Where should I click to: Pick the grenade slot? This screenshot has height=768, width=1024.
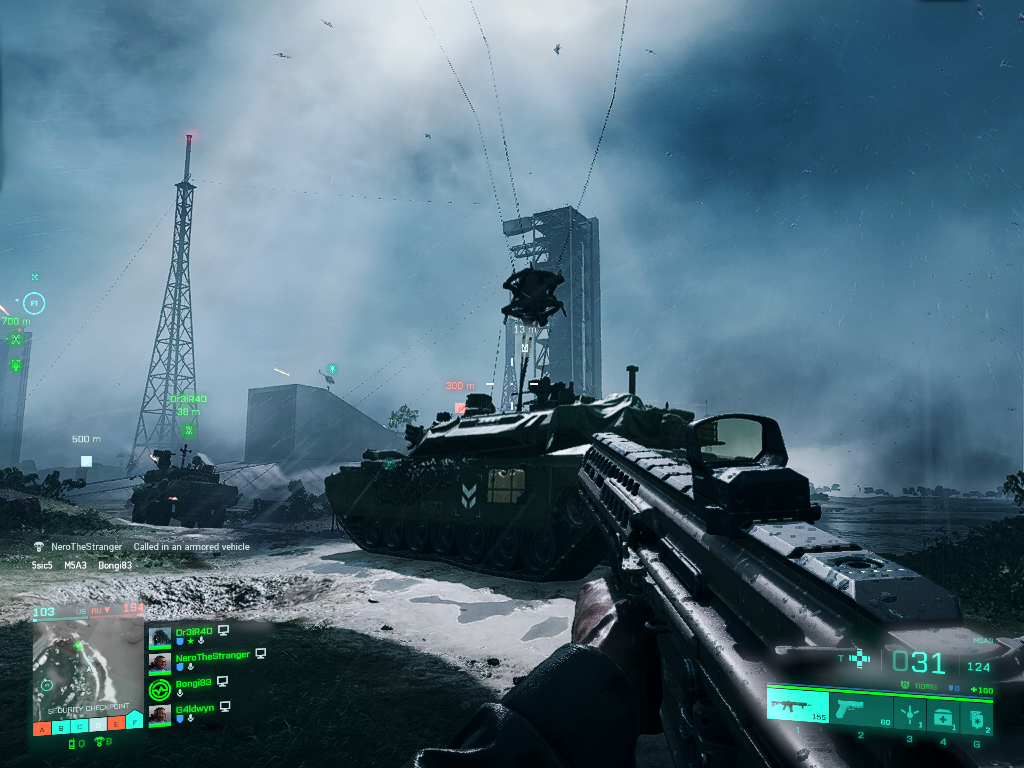click(x=974, y=716)
